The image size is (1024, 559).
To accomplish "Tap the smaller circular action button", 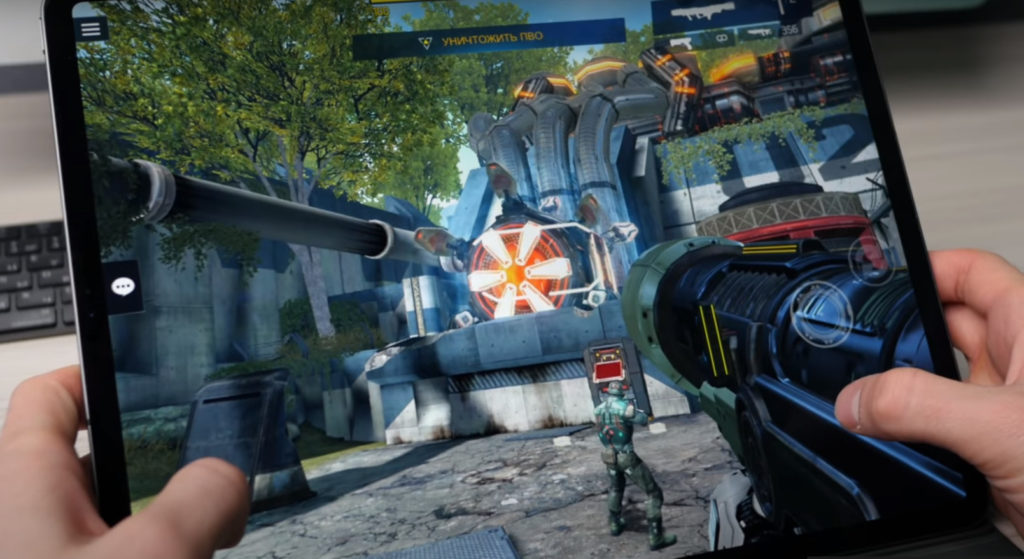I will click(869, 260).
